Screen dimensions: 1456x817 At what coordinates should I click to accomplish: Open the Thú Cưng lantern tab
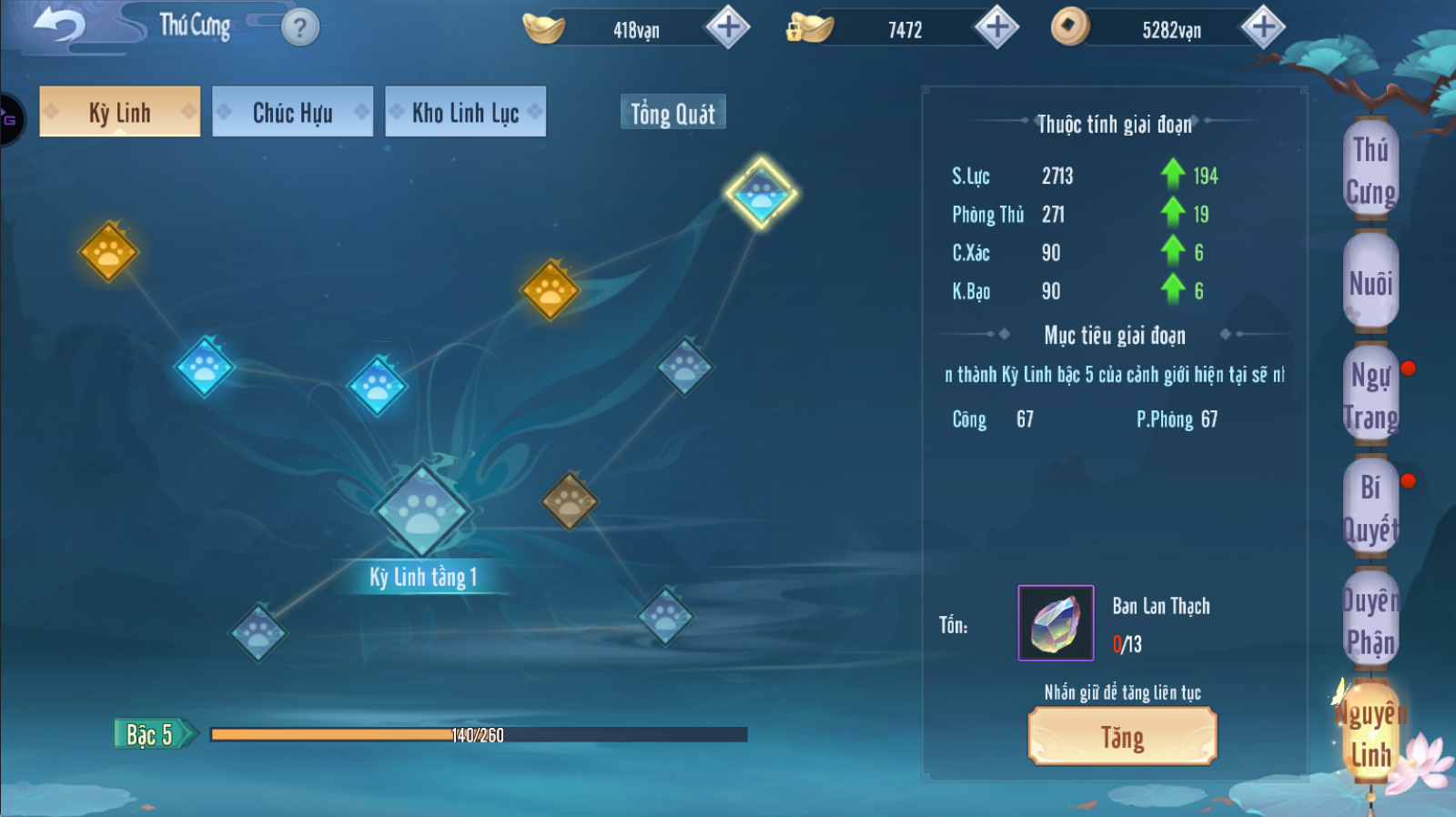coord(1370,170)
